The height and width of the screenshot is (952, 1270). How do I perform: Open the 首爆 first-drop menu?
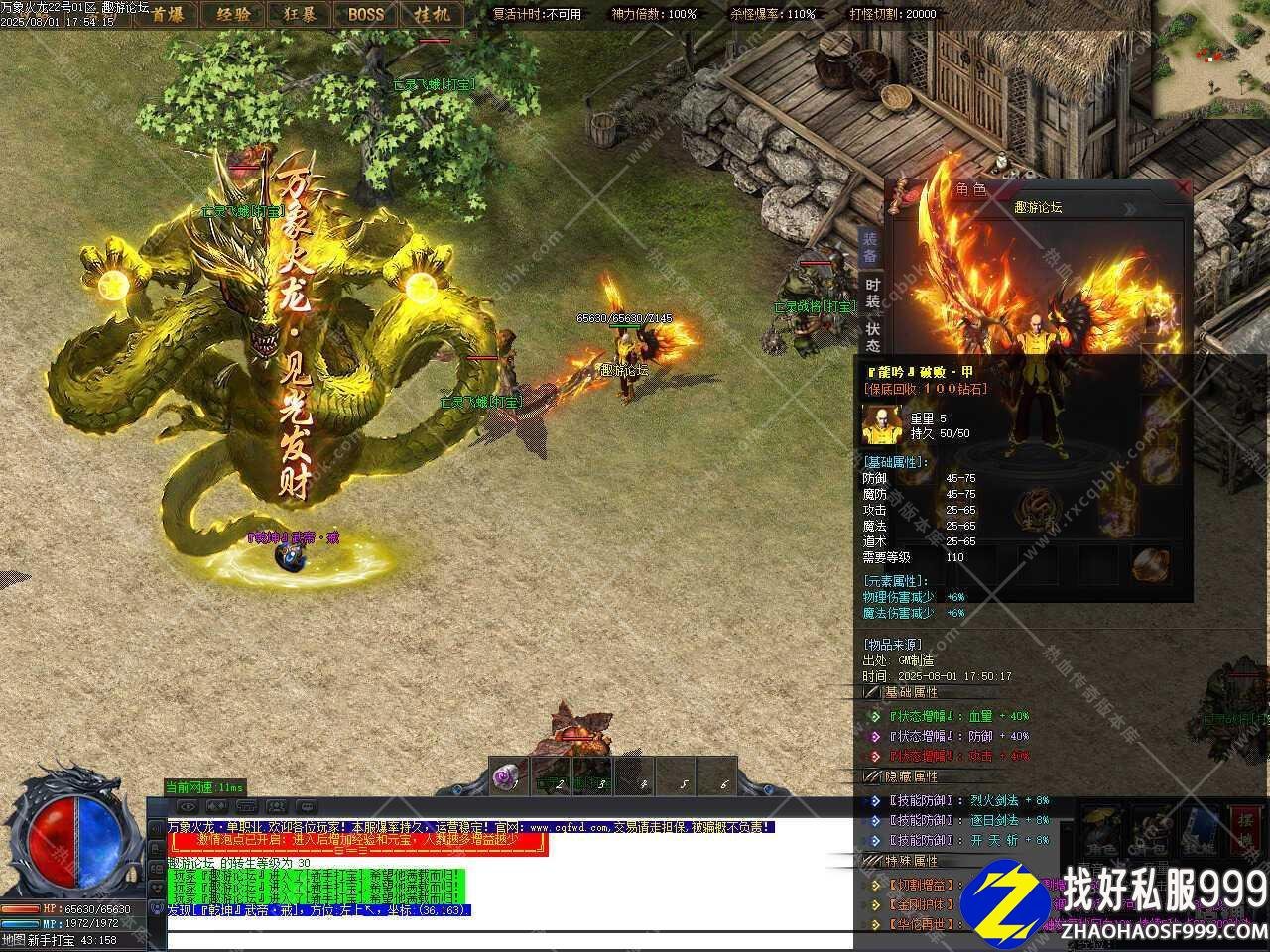click(168, 14)
